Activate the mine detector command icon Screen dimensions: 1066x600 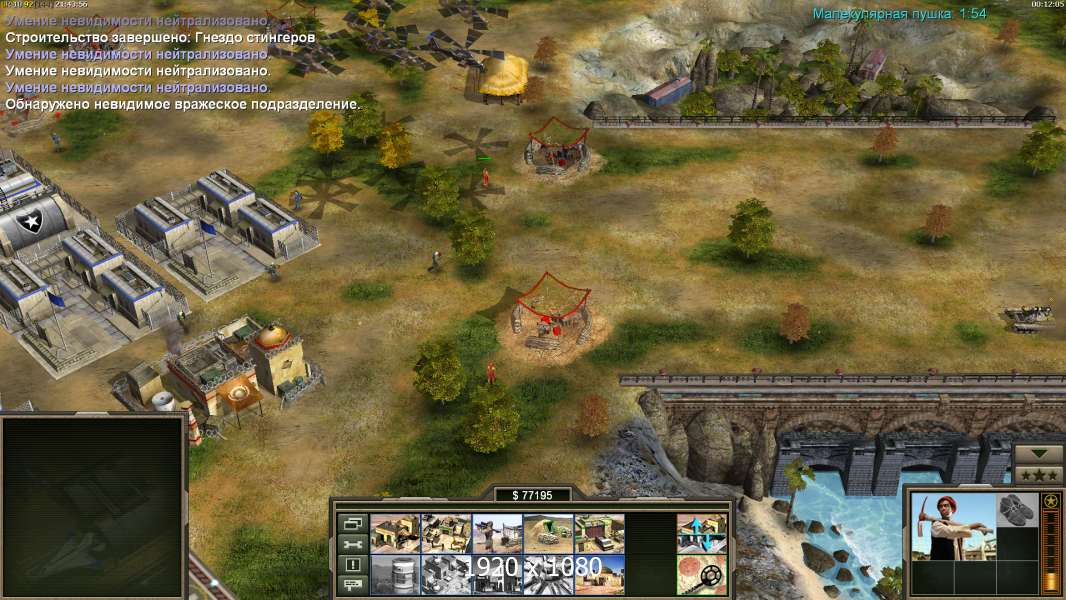(702, 574)
